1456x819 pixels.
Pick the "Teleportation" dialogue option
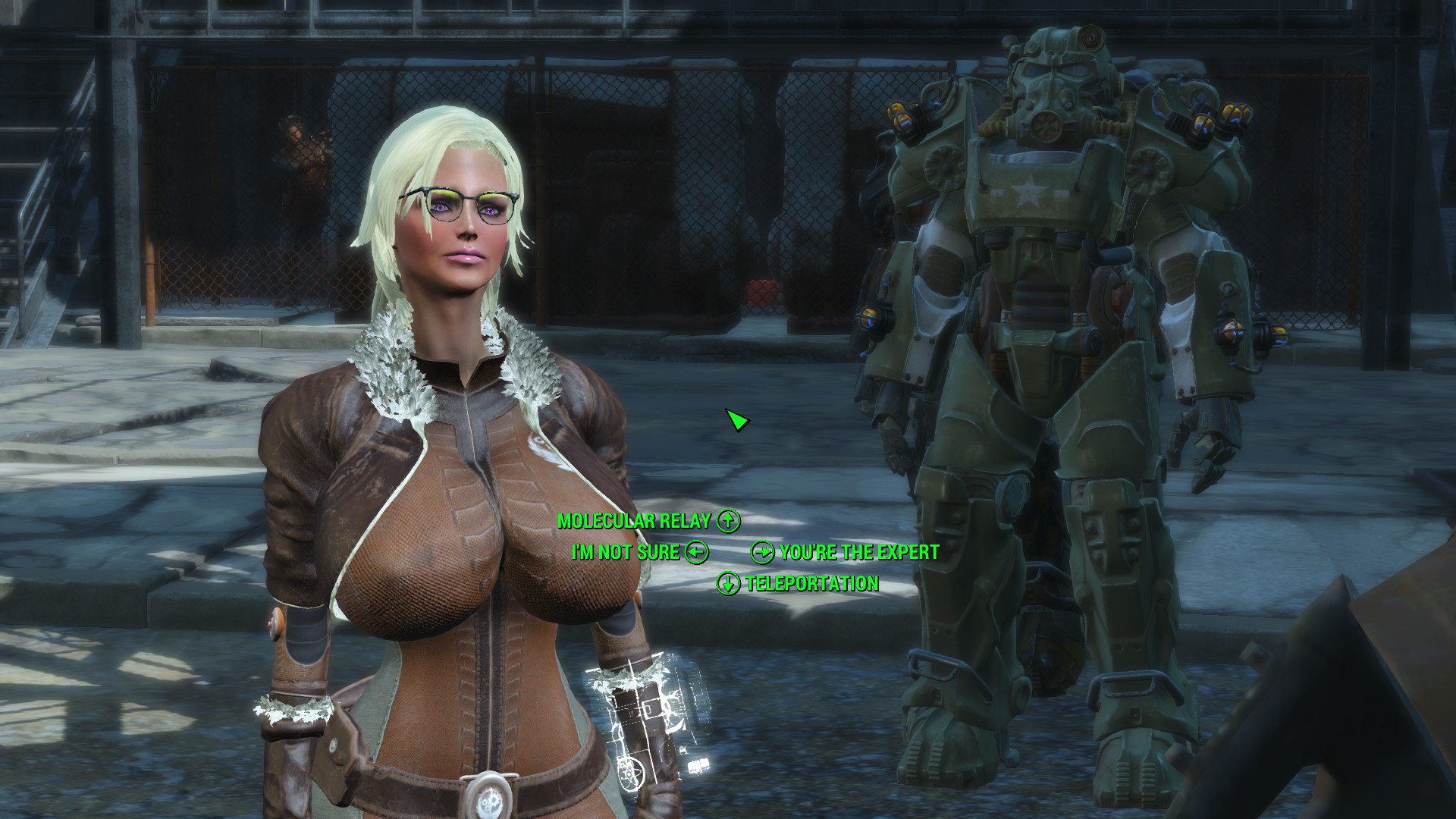tap(811, 583)
